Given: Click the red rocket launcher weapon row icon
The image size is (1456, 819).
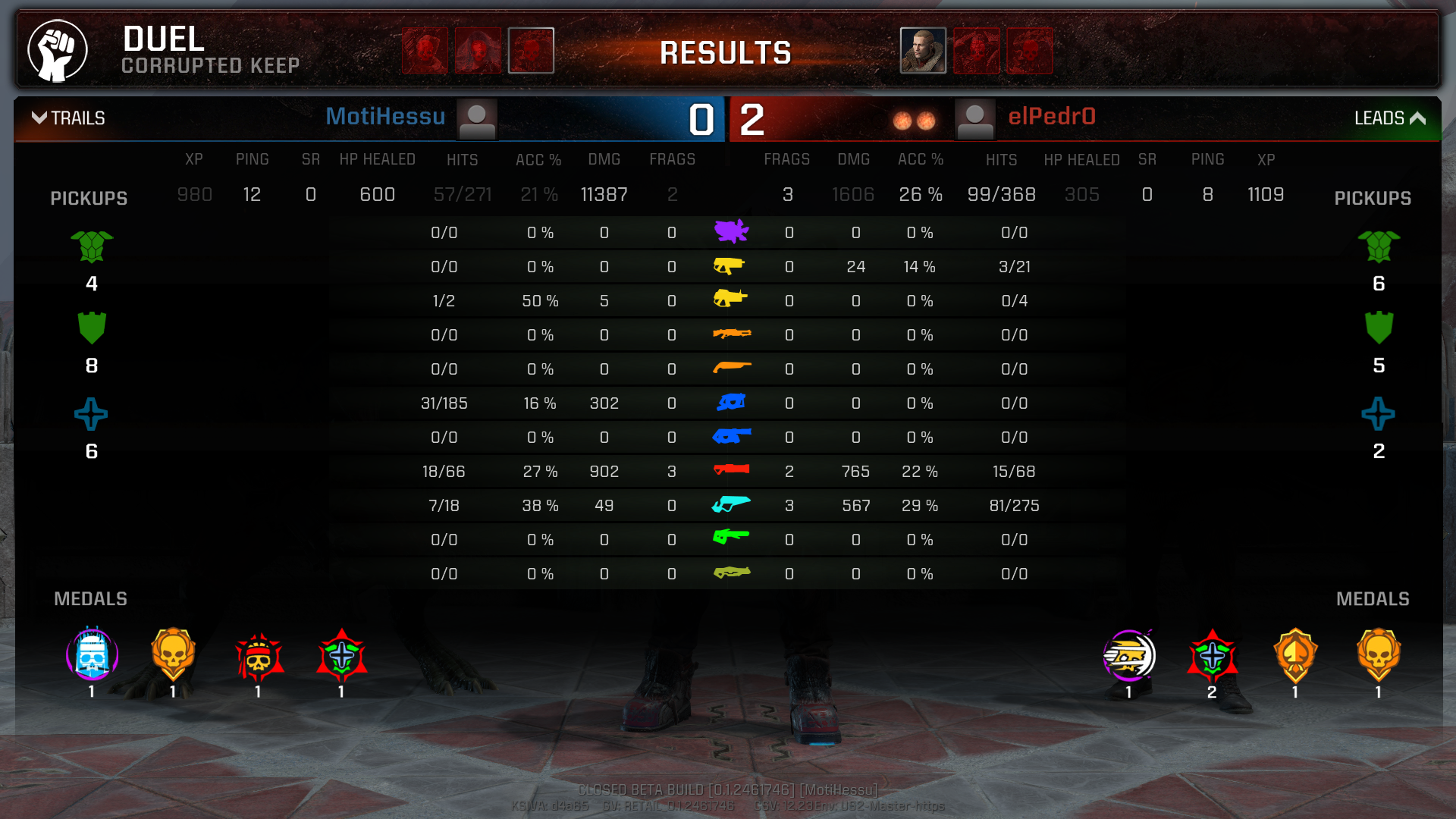Looking at the screenshot, I should click(x=731, y=470).
